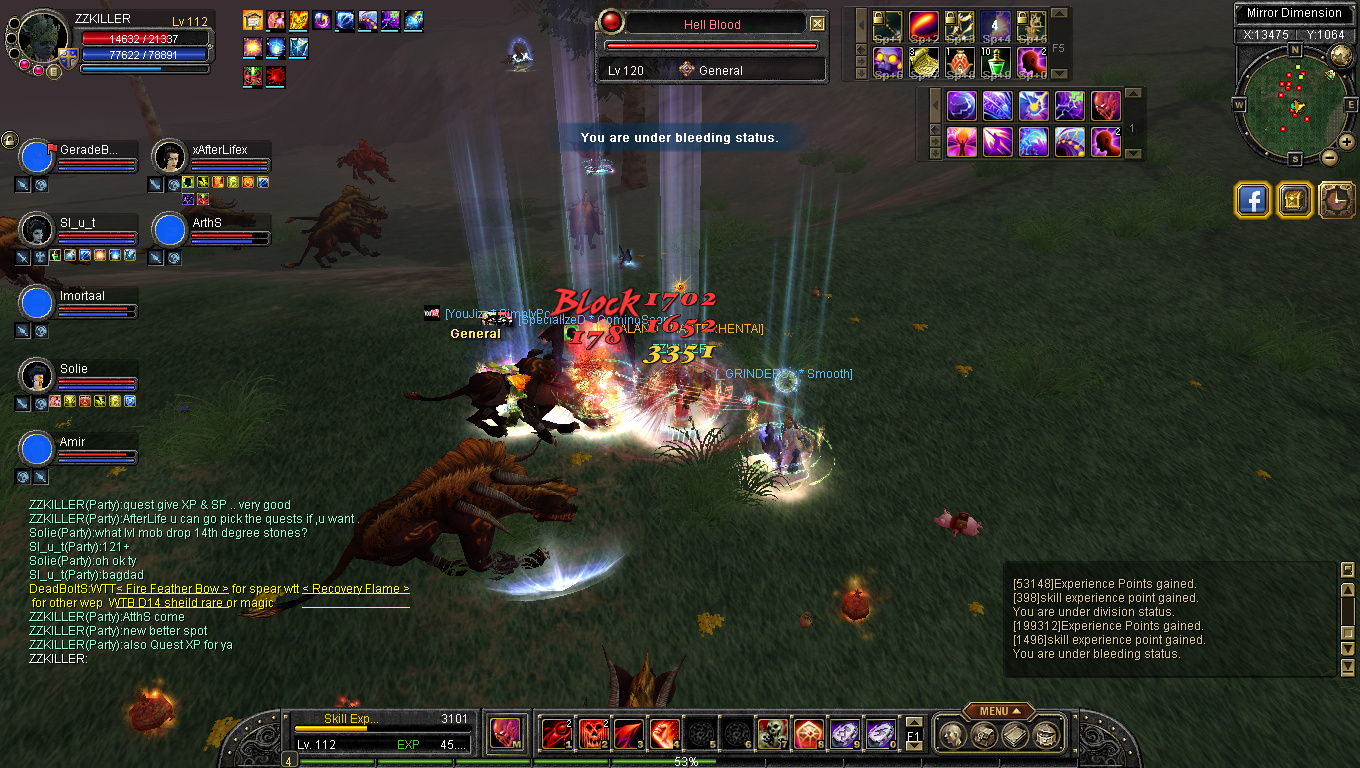Select party member Amir in the party list
Screen dimensions: 1360x768
coord(37,449)
